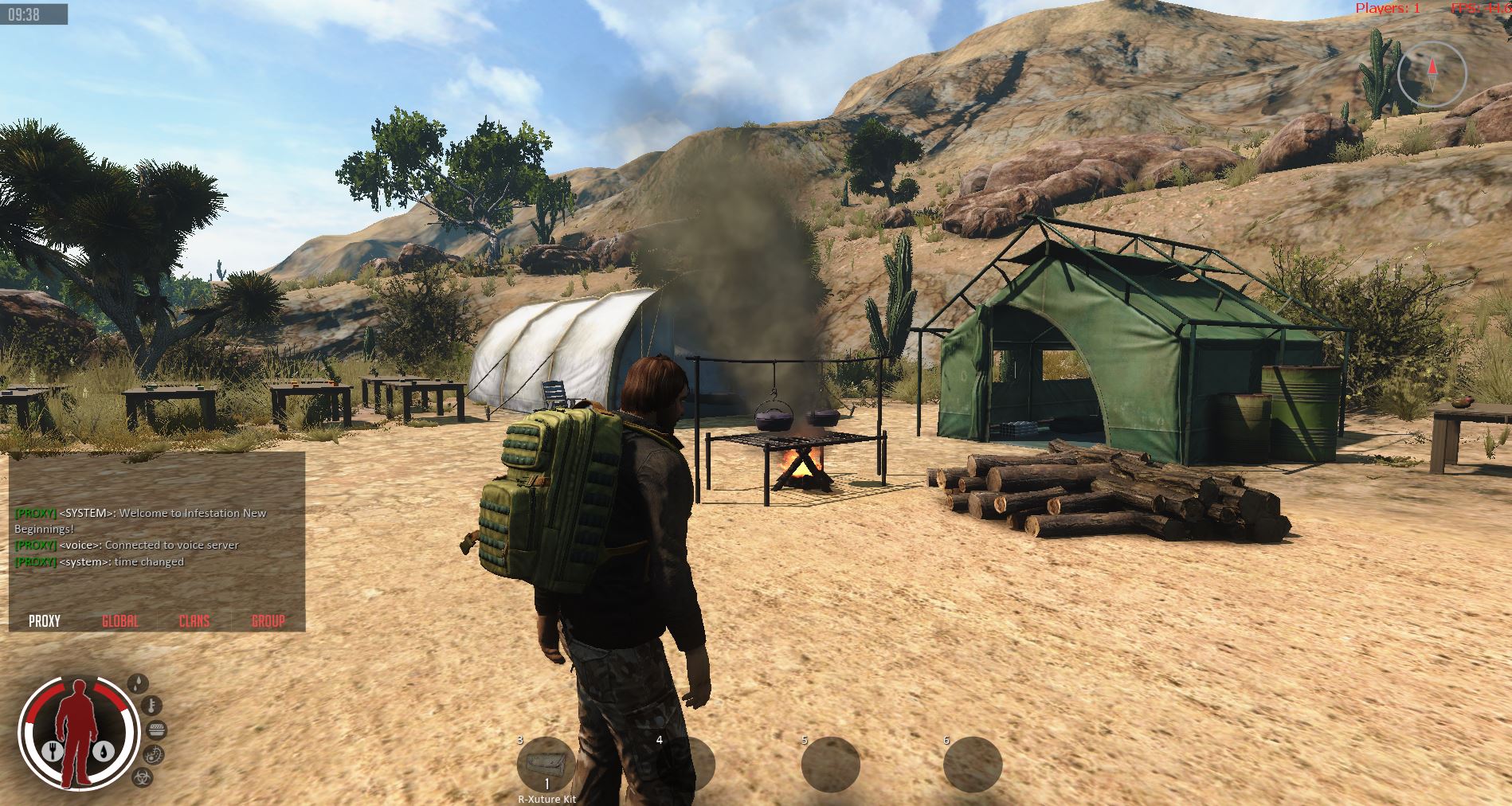Select the Group chat tab
The height and width of the screenshot is (806, 1512).
pos(268,621)
